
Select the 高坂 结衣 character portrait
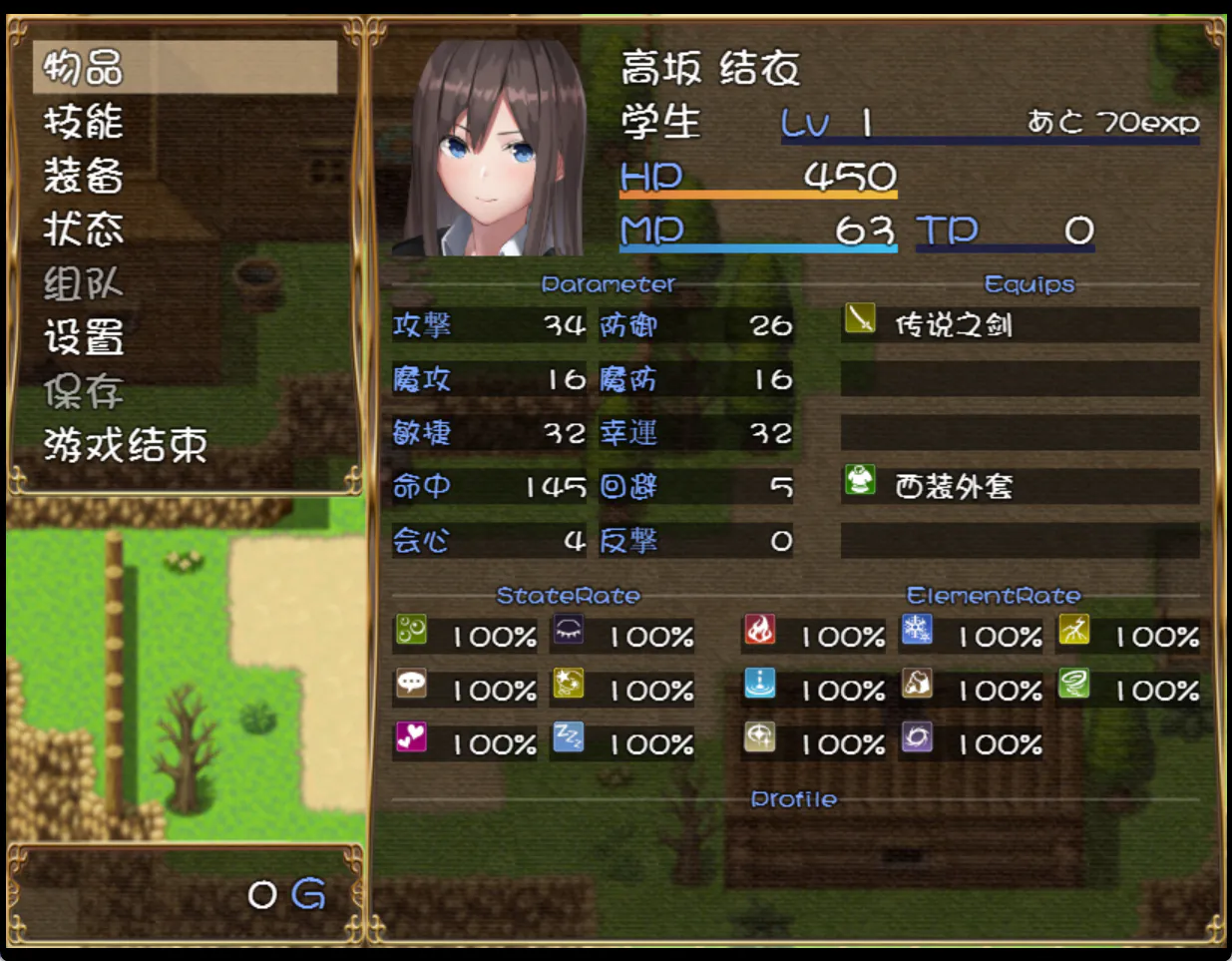(x=489, y=148)
